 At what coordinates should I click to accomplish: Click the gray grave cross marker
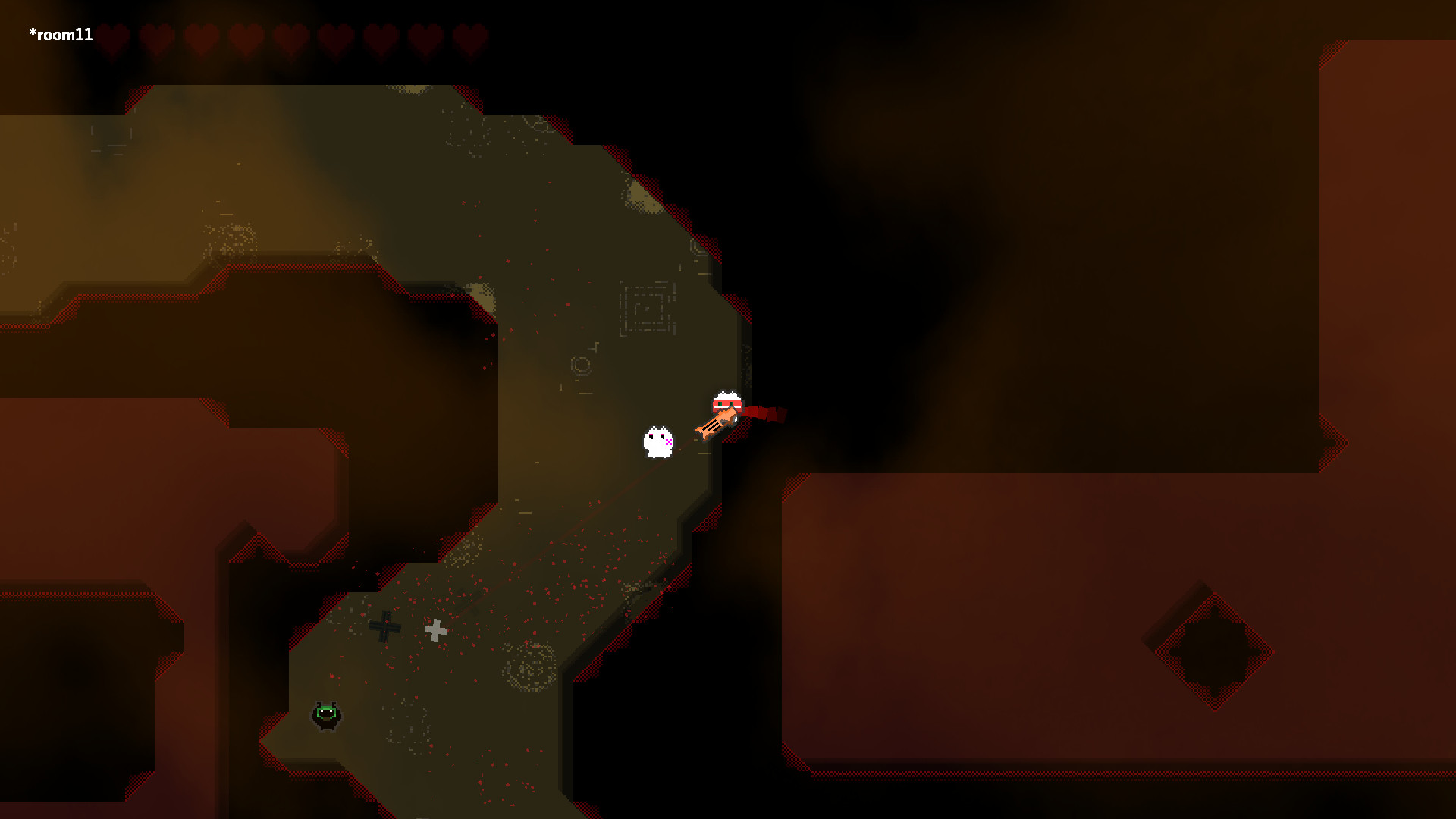point(437,629)
